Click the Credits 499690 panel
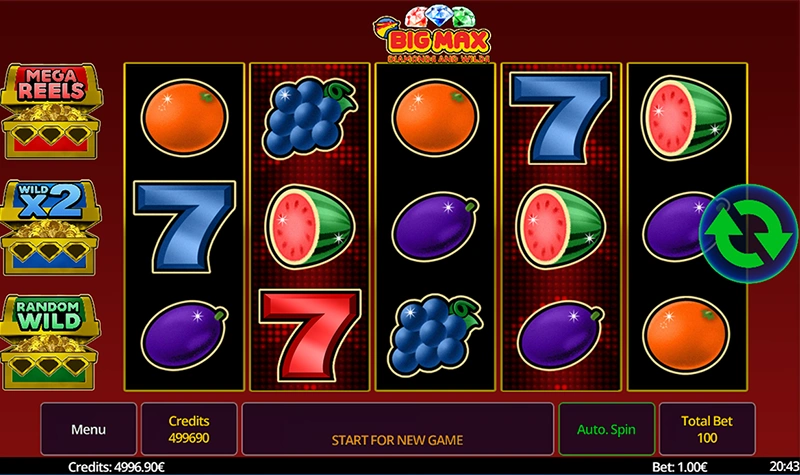The height and width of the screenshot is (475, 800). coord(189,429)
